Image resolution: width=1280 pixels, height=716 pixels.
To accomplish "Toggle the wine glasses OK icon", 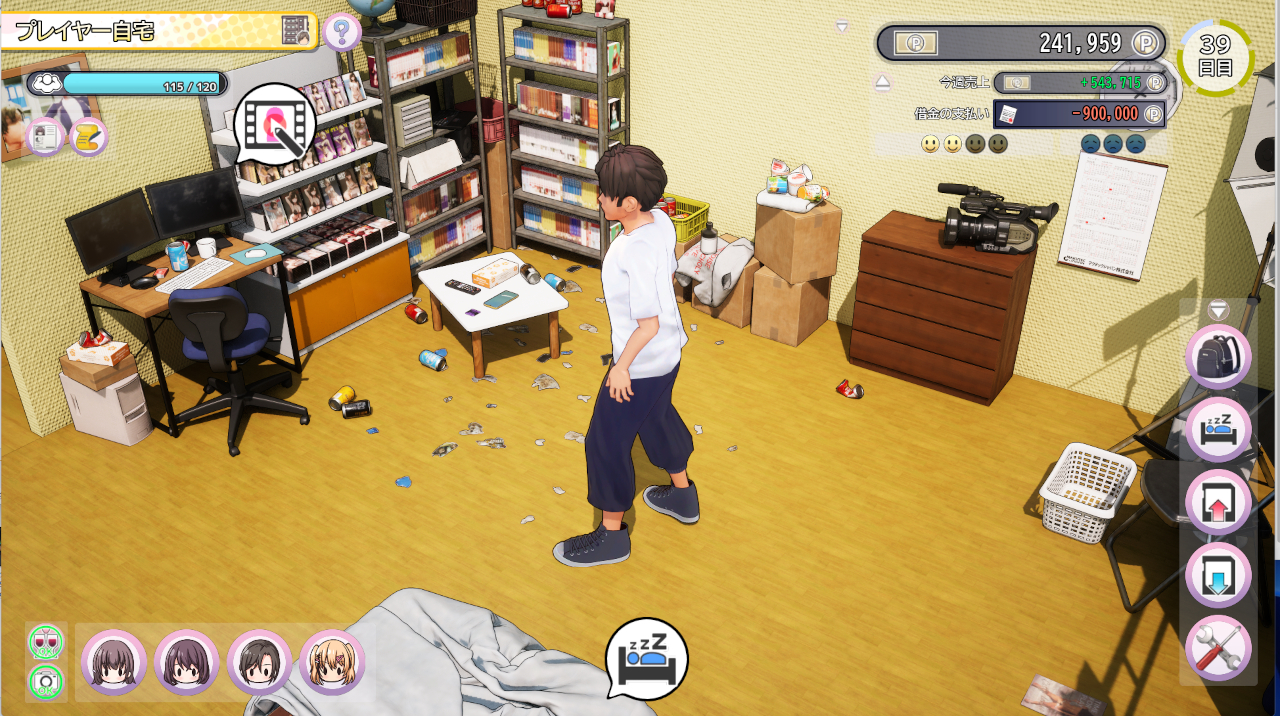I will point(45,640).
